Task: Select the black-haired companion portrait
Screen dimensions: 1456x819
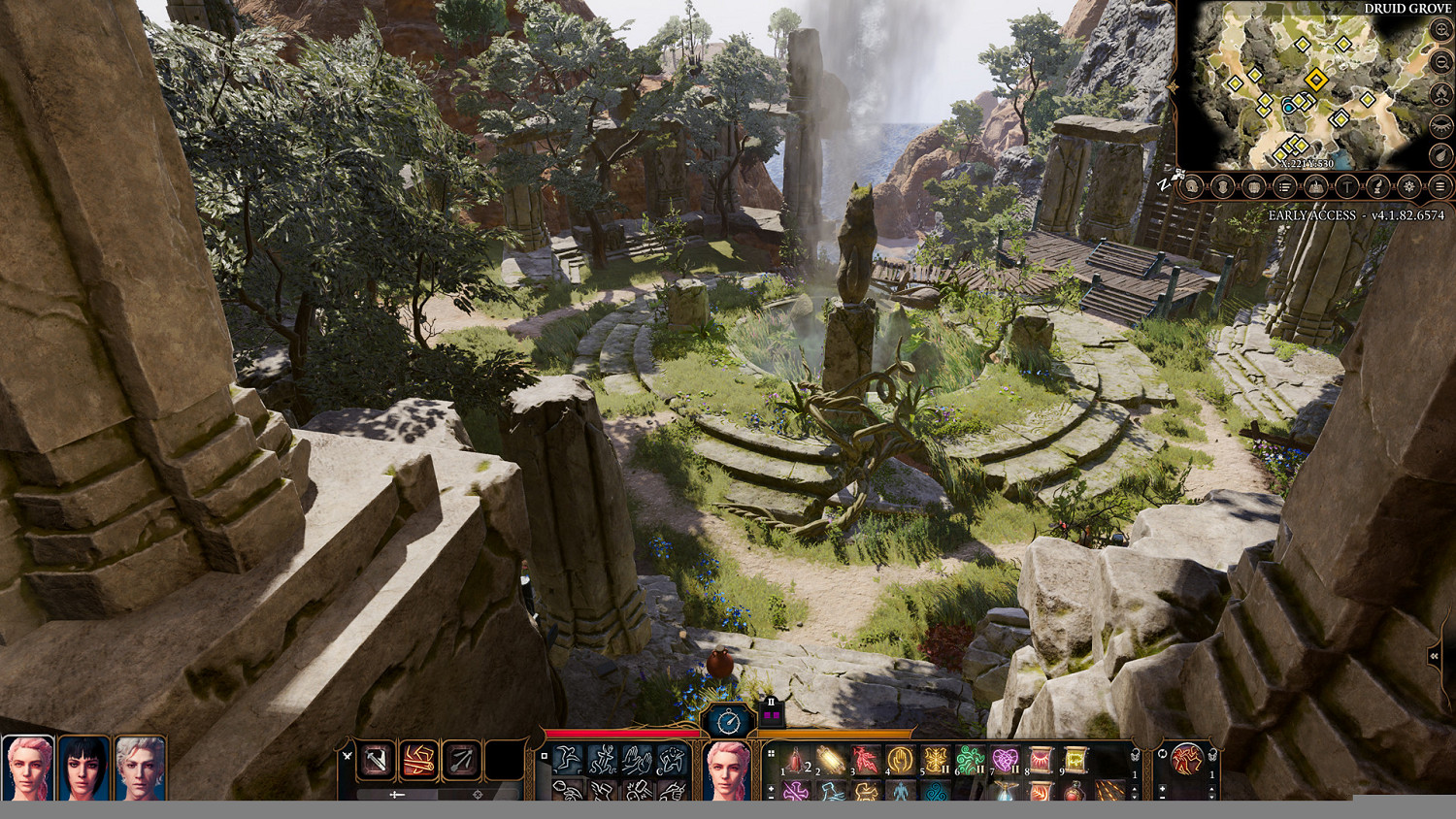Action: click(x=83, y=768)
